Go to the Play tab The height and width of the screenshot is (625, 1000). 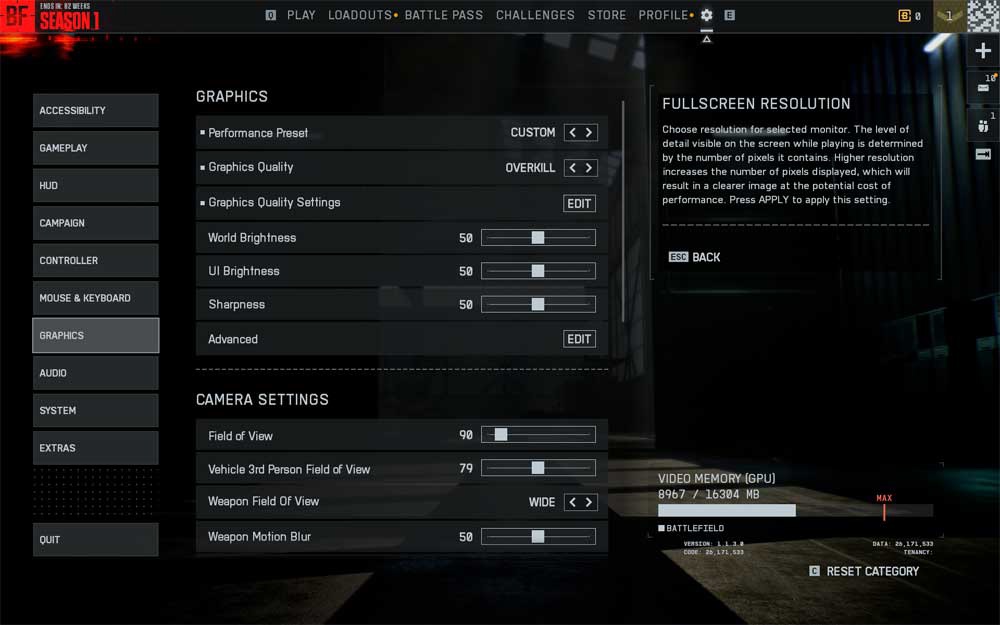pos(301,15)
